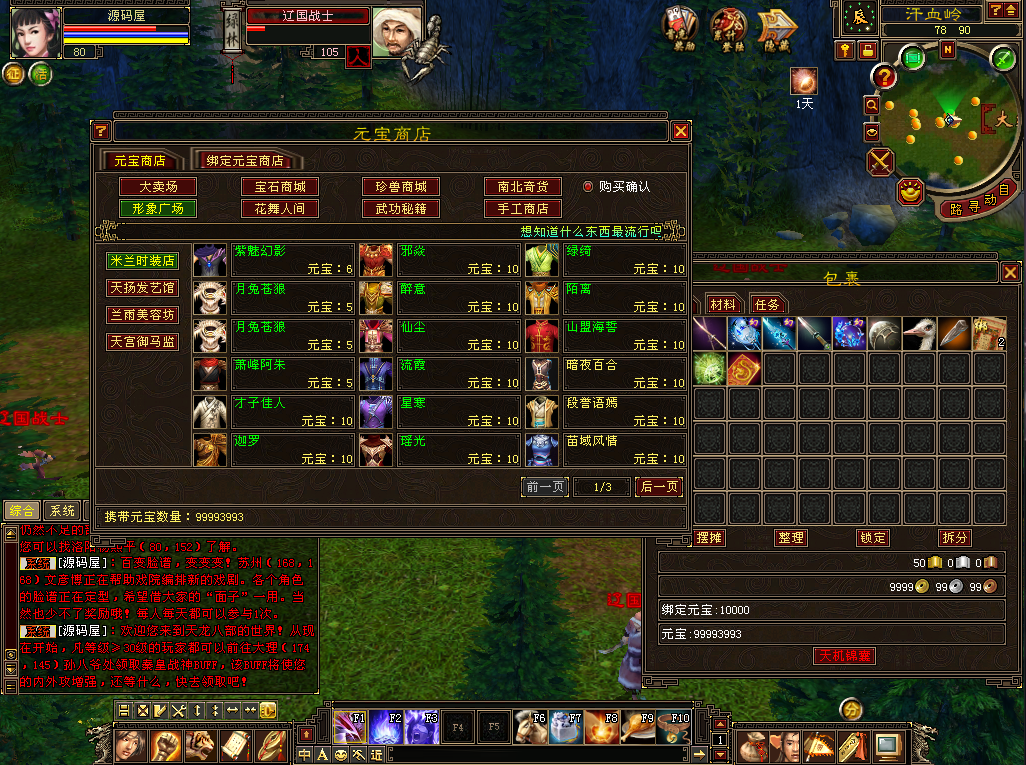
Task: Close the 元宝商店 shop window
Action: [681, 131]
